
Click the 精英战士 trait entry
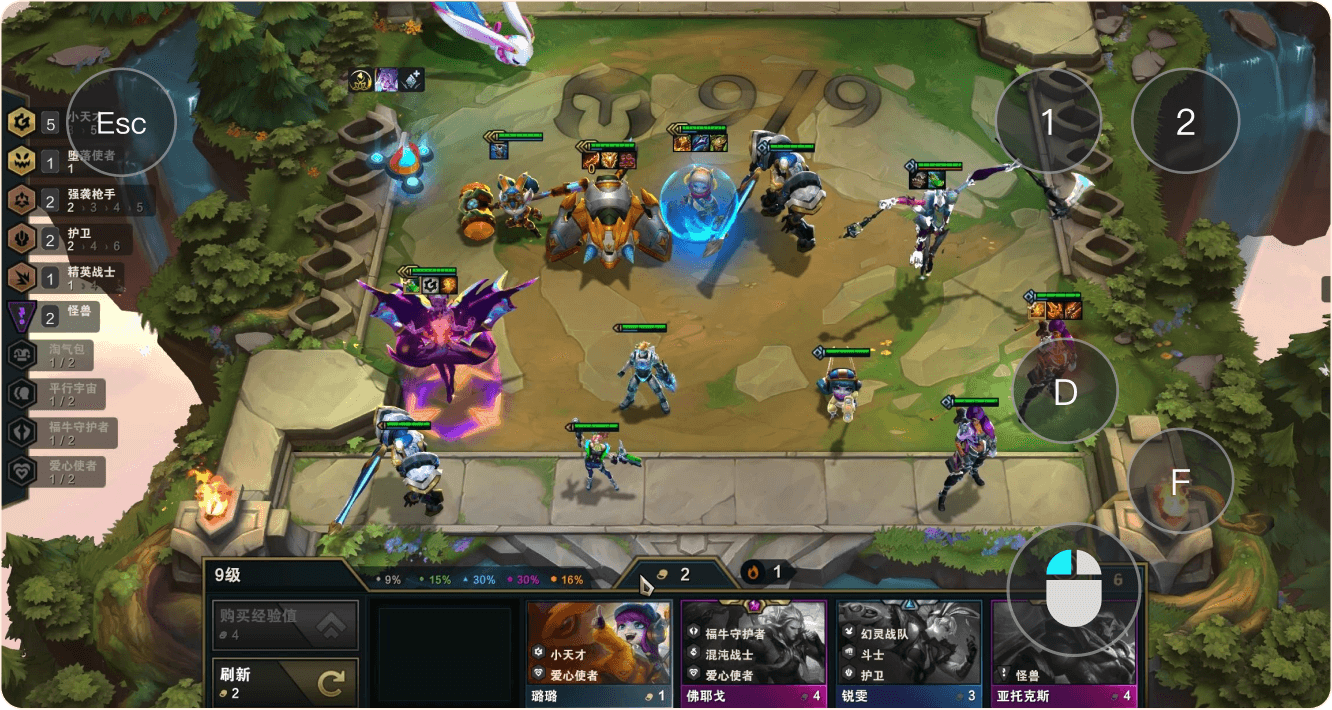[x=75, y=277]
